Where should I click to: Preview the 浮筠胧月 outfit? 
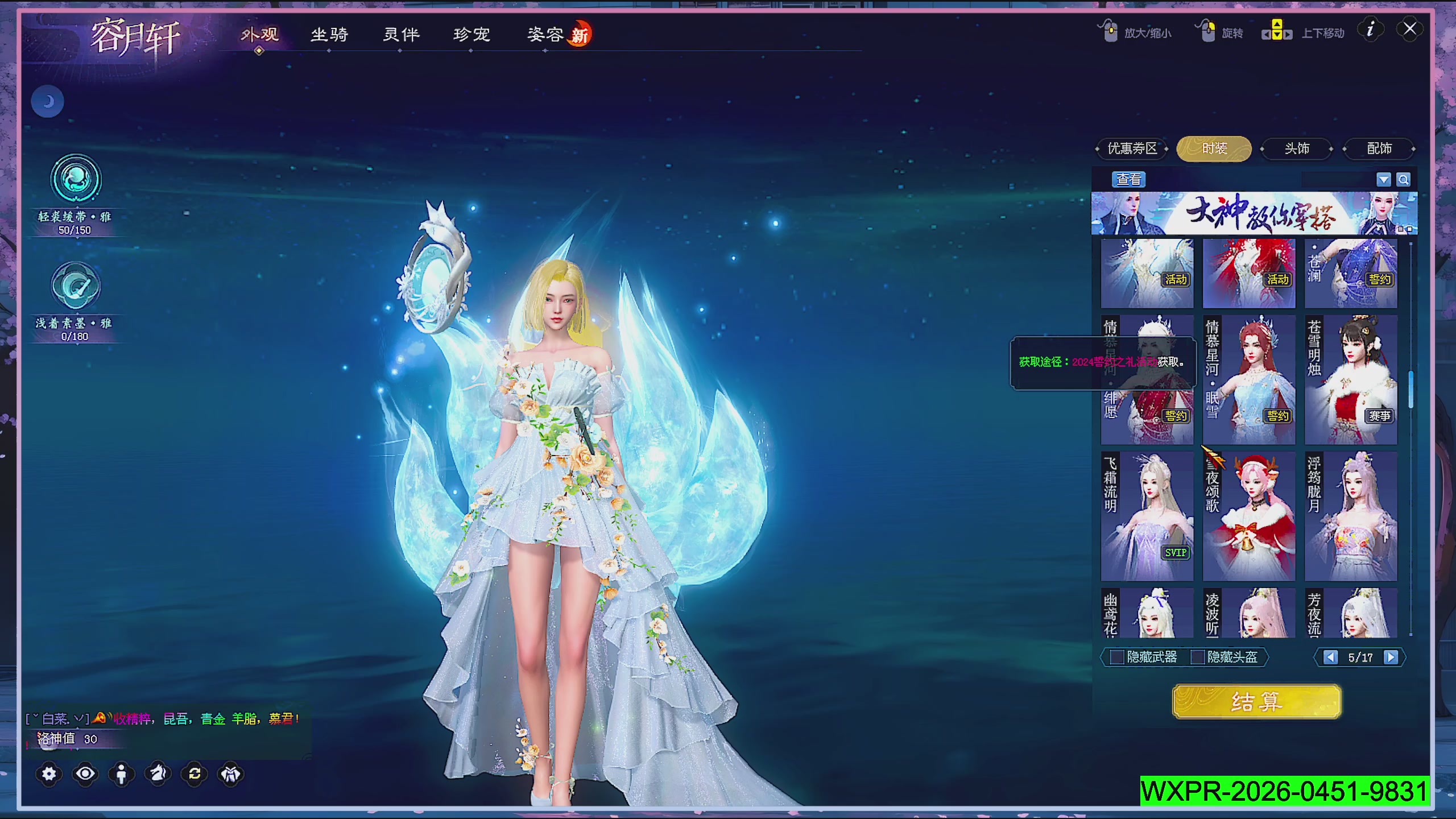coord(1351,516)
